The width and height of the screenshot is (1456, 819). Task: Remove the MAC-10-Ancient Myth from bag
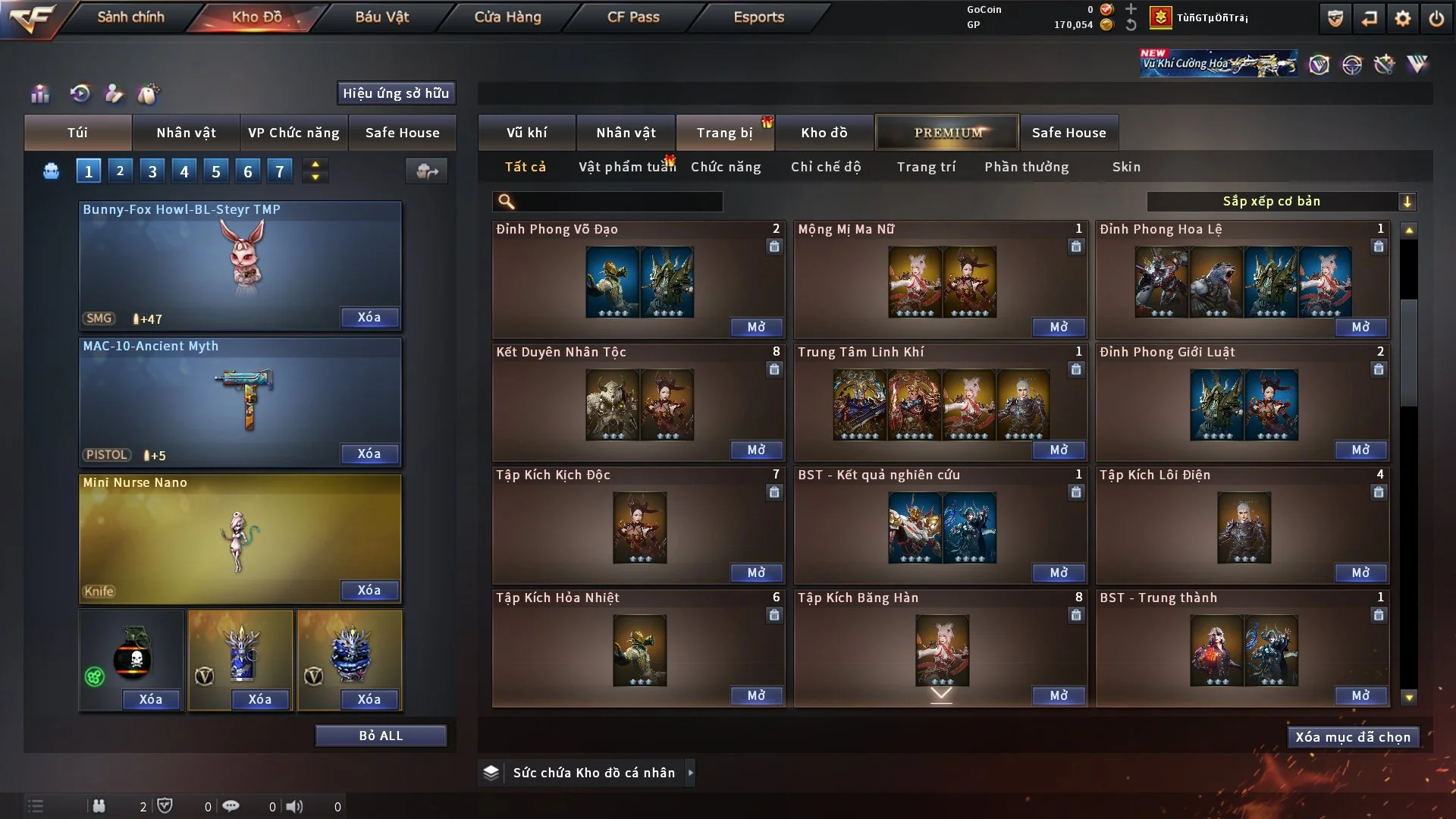point(369,453)
